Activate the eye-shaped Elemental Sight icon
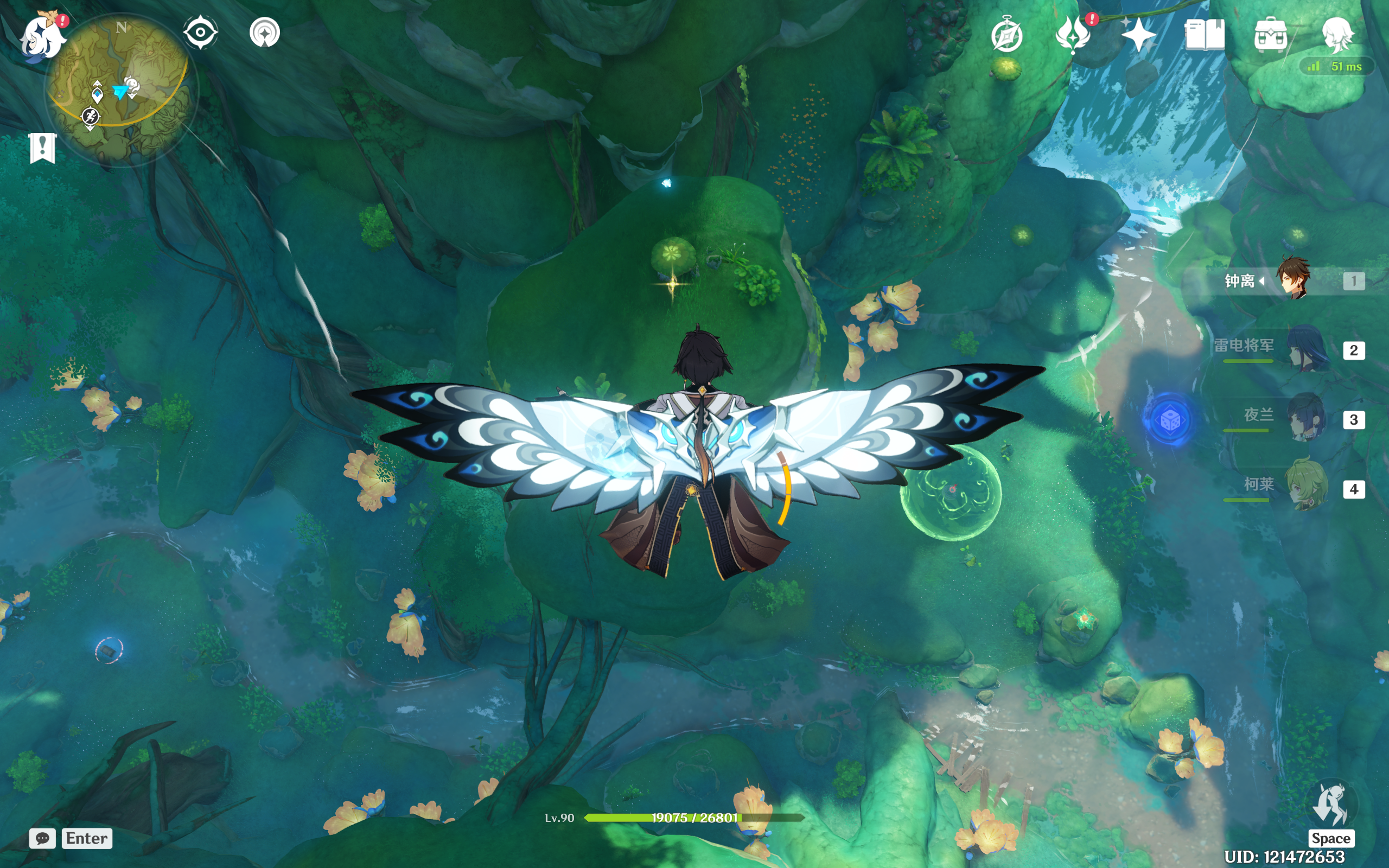The image size is (1389, 868). 200,32
